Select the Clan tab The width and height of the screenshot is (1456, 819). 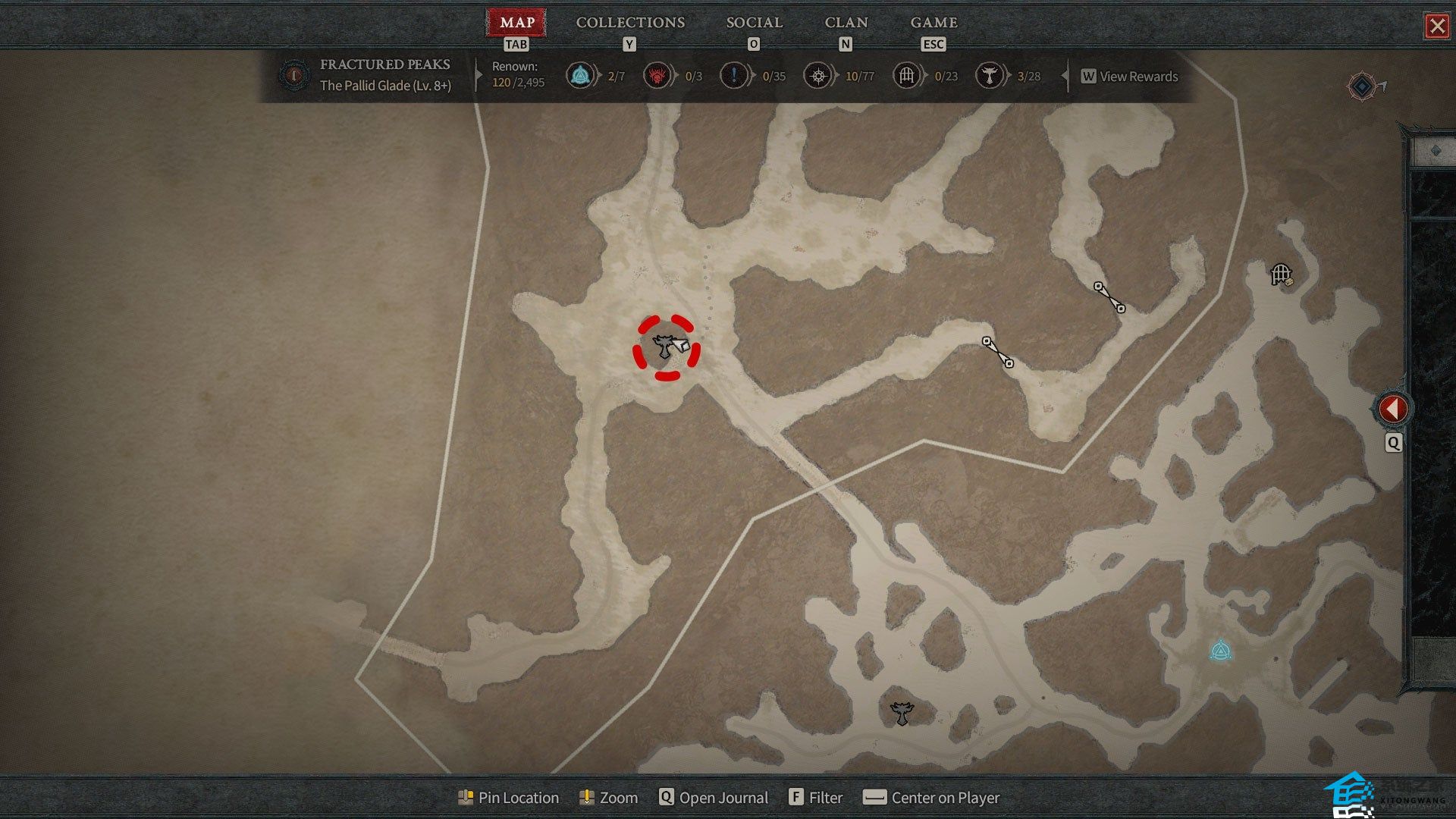pos(846,23)
